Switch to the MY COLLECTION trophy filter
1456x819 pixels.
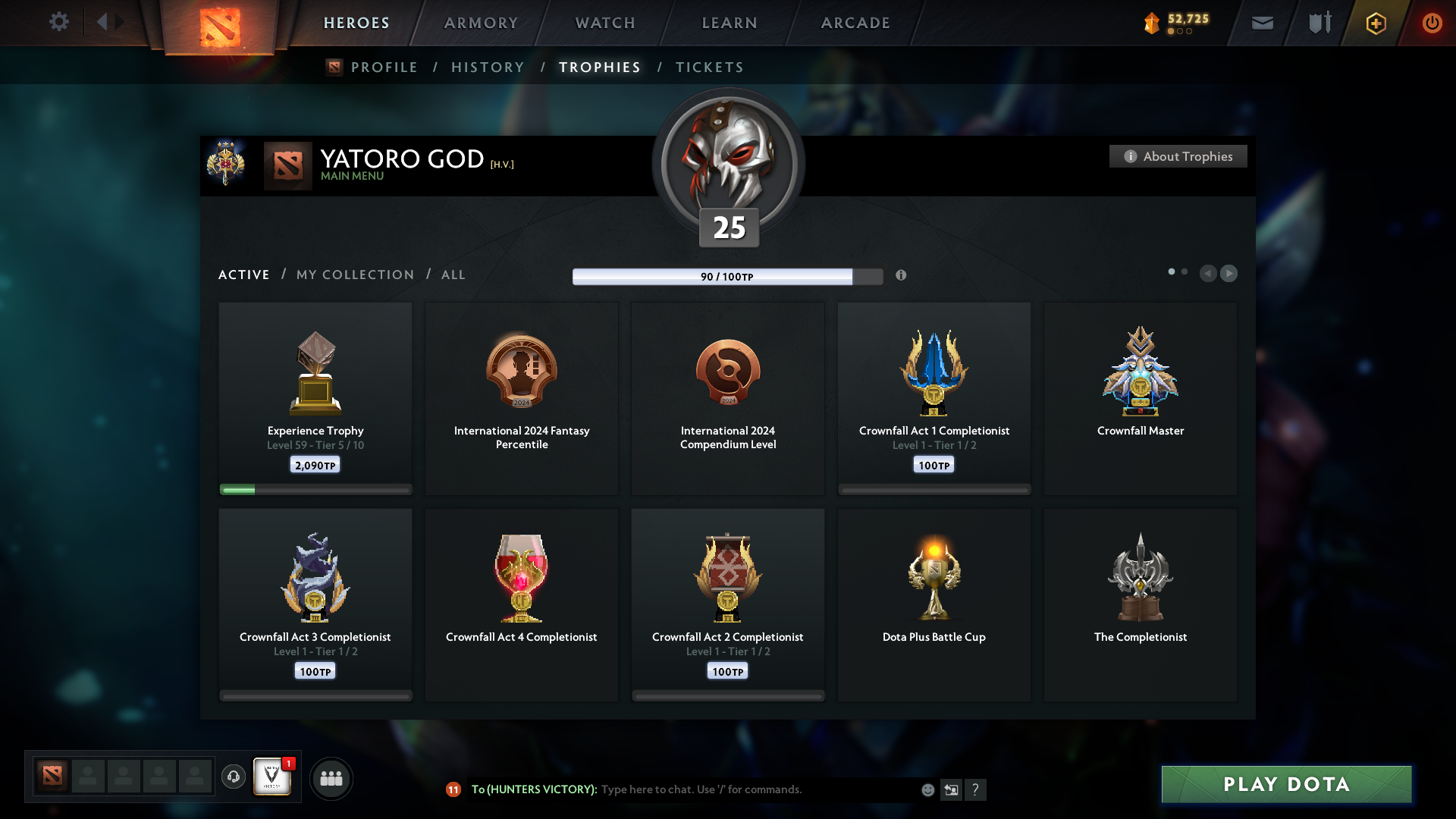point(354,275)
